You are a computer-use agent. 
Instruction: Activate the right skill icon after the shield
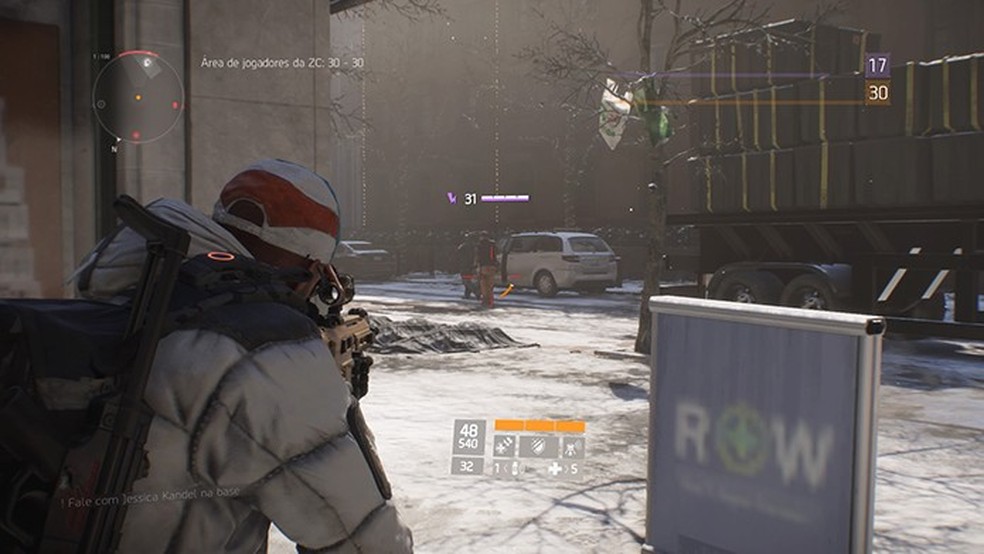tap(573, 446)
